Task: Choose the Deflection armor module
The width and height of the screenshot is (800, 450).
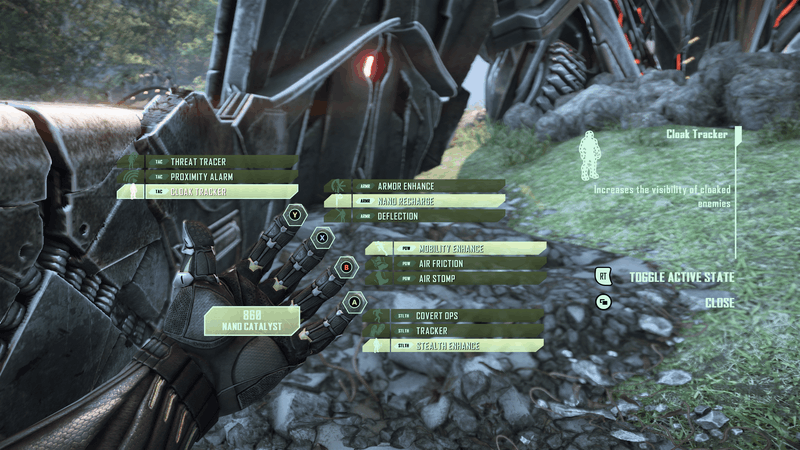Action: (414, 215)
